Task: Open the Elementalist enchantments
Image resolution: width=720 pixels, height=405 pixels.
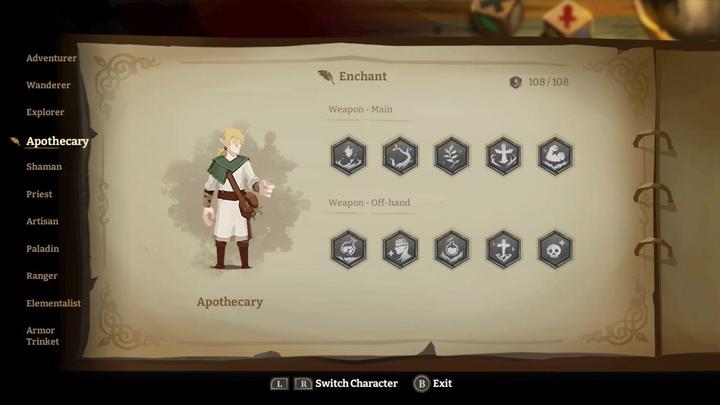Action: click(x=54, y=303)
